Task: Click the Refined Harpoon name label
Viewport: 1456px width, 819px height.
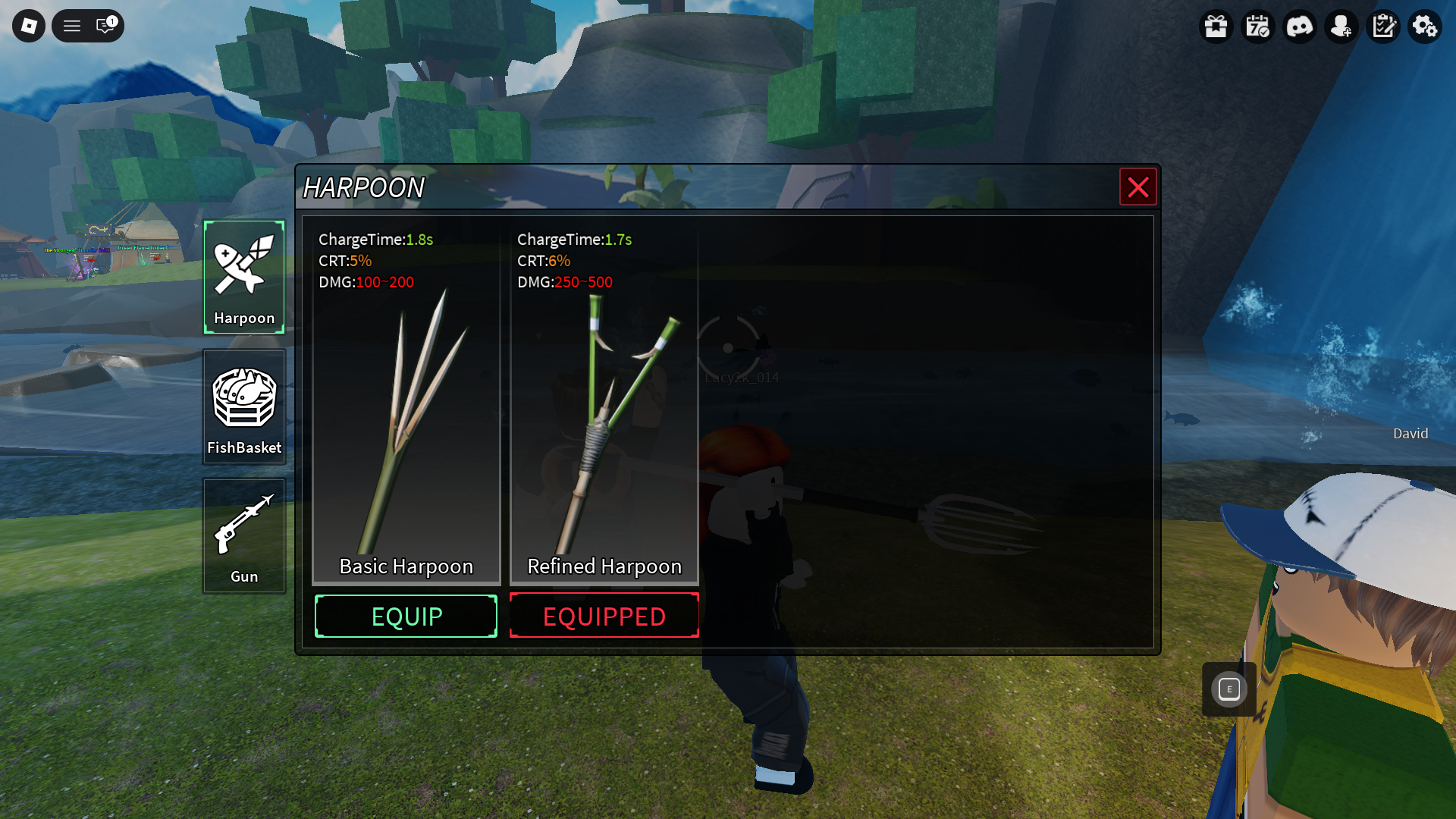Action: (604, 566)
